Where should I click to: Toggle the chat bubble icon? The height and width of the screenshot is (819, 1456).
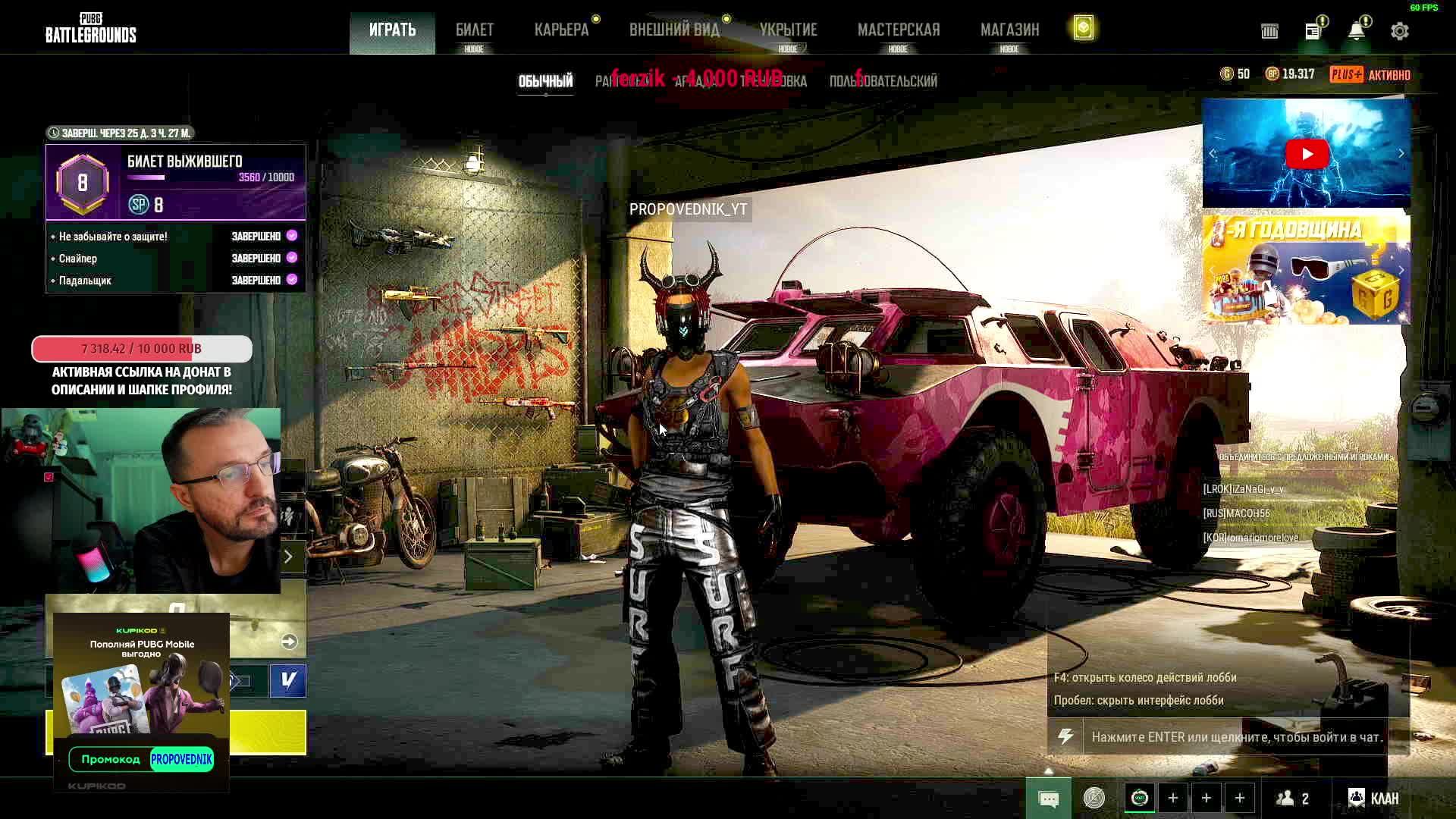(1049, 799)
